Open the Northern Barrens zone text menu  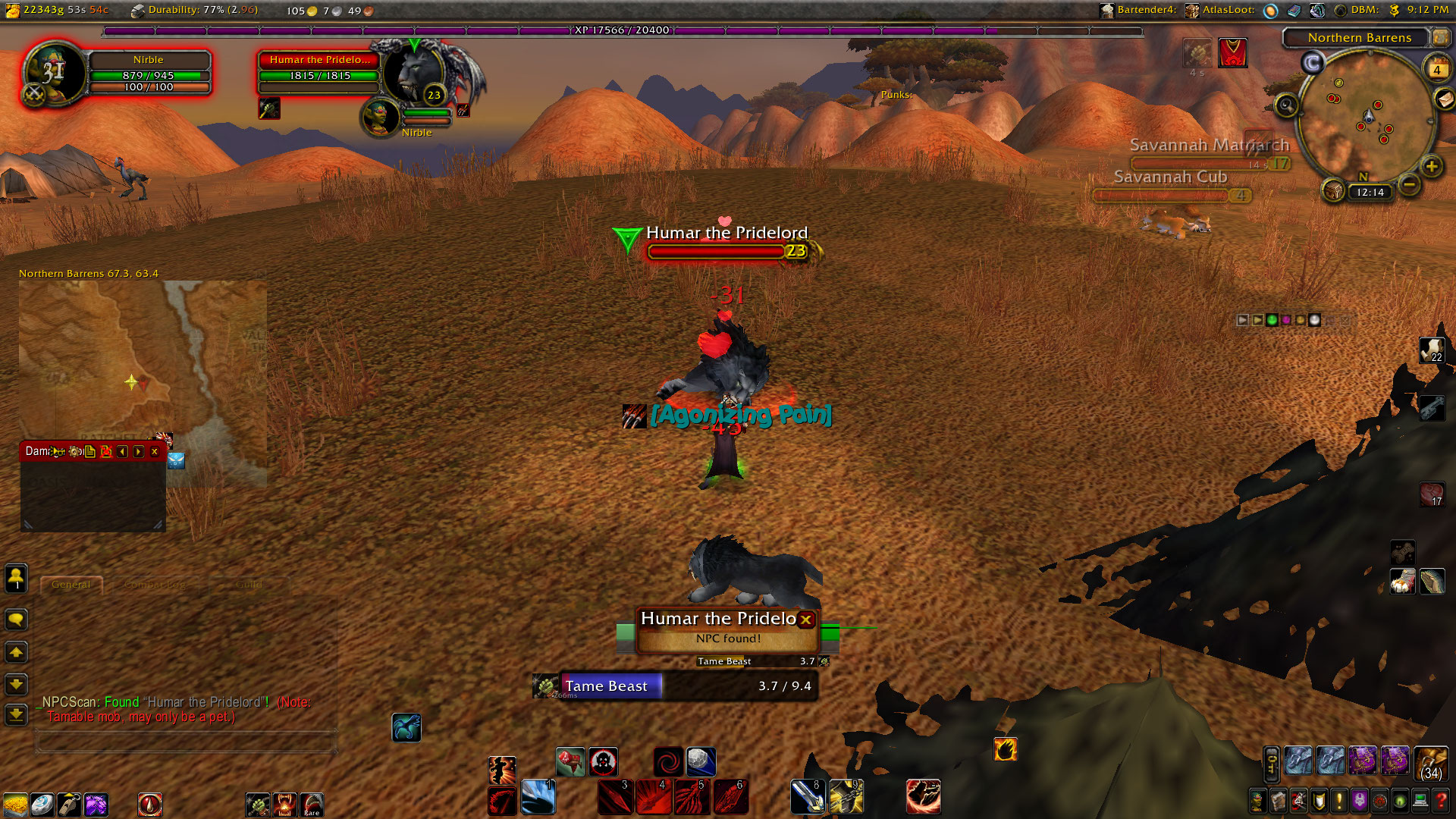(x=1360, y=37)
